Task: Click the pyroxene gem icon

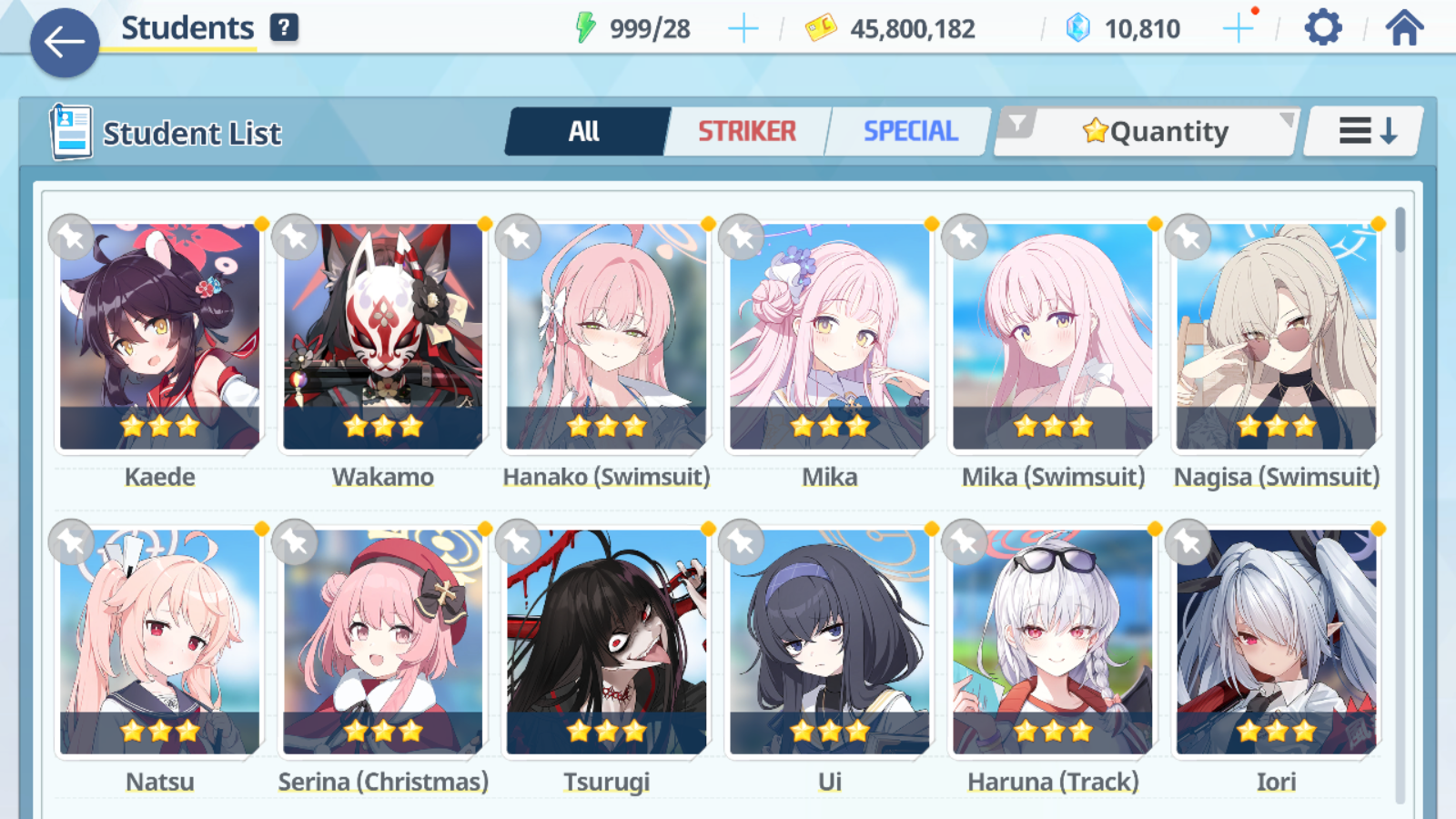Action: pos(1076,27)
